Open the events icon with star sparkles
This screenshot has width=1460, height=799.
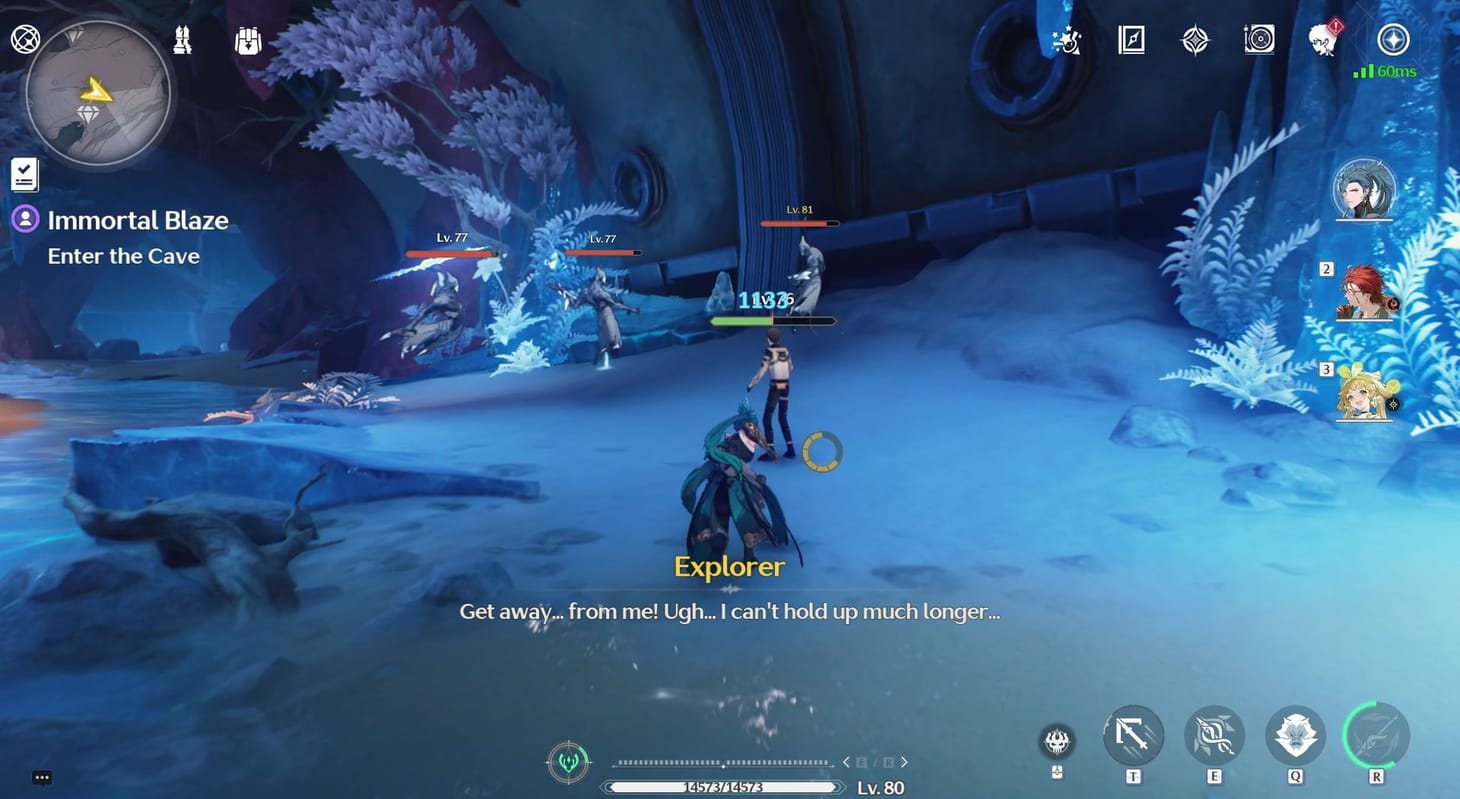click(x=1066, y=41)
